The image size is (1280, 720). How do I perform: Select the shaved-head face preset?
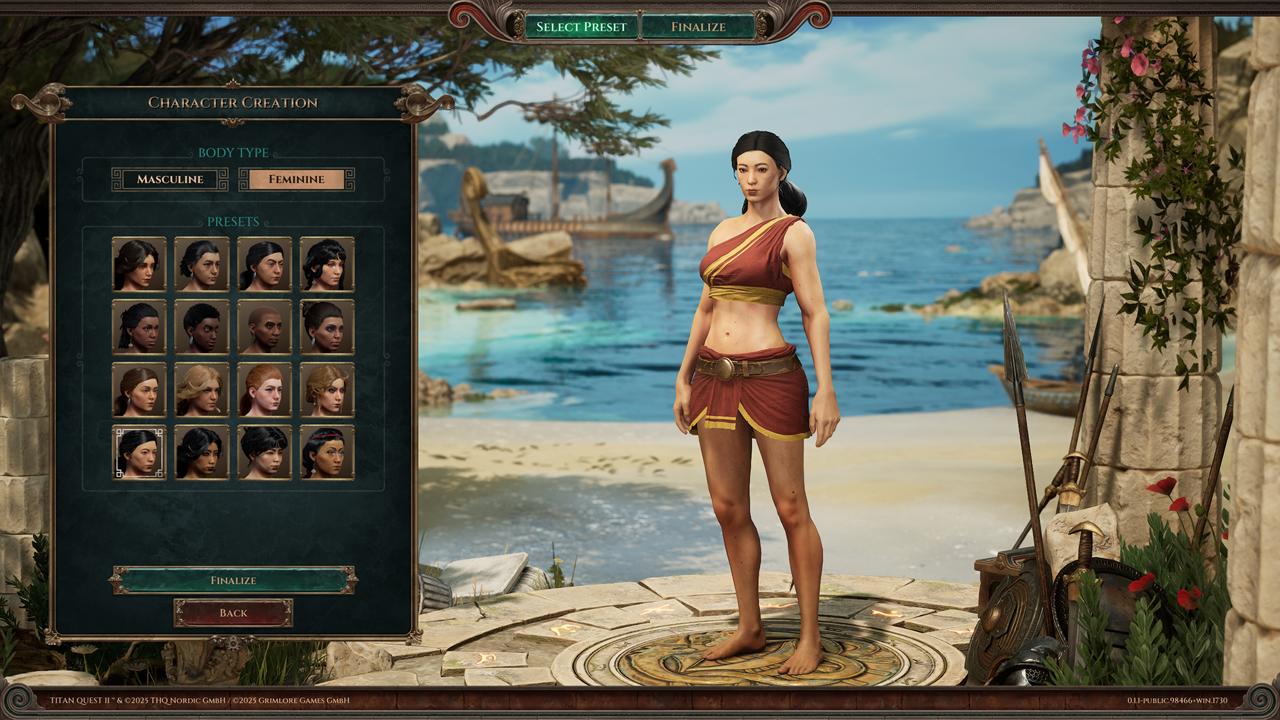point(264,326)
